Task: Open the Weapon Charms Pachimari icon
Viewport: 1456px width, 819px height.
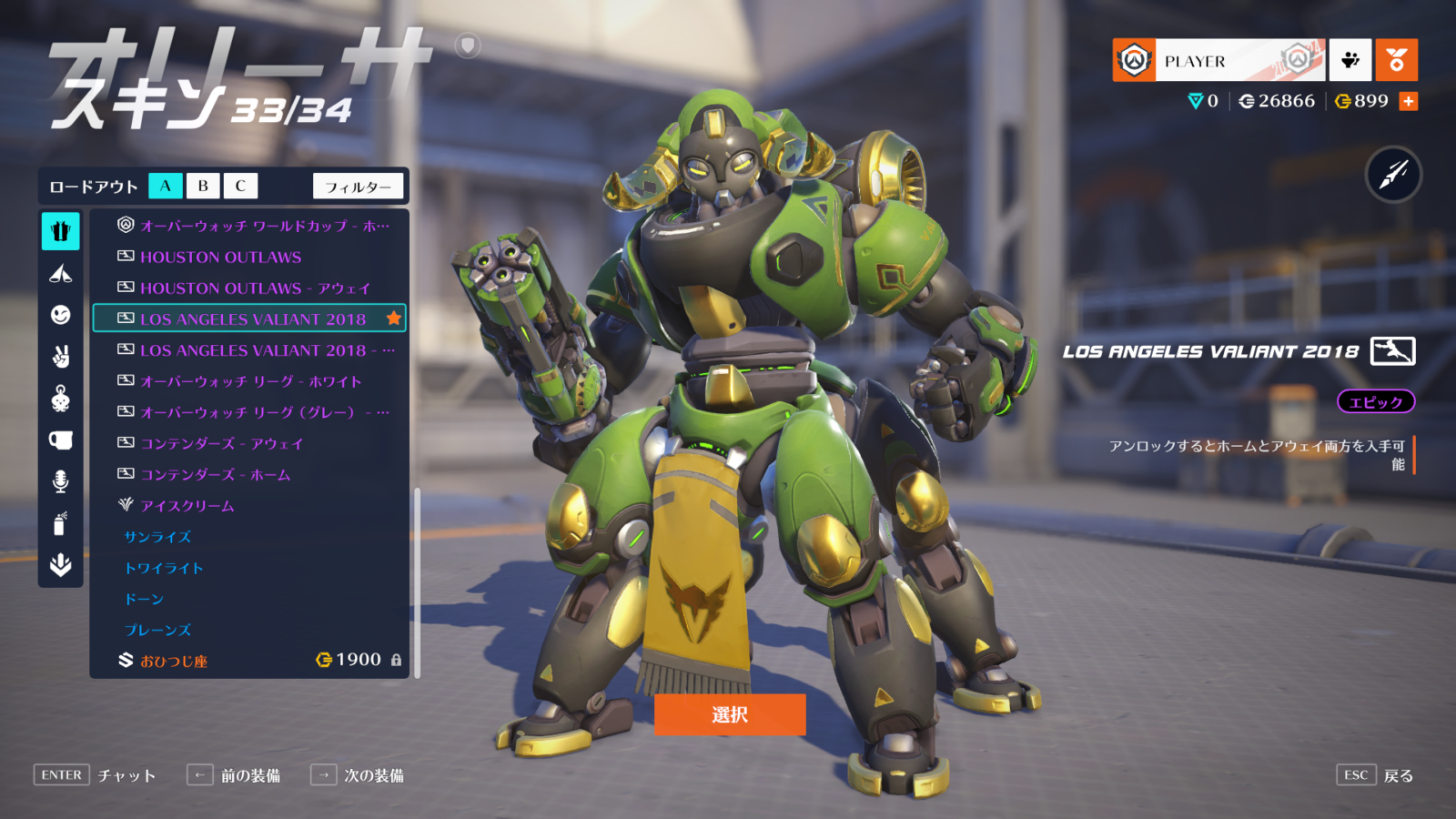Action: point(60,398)
